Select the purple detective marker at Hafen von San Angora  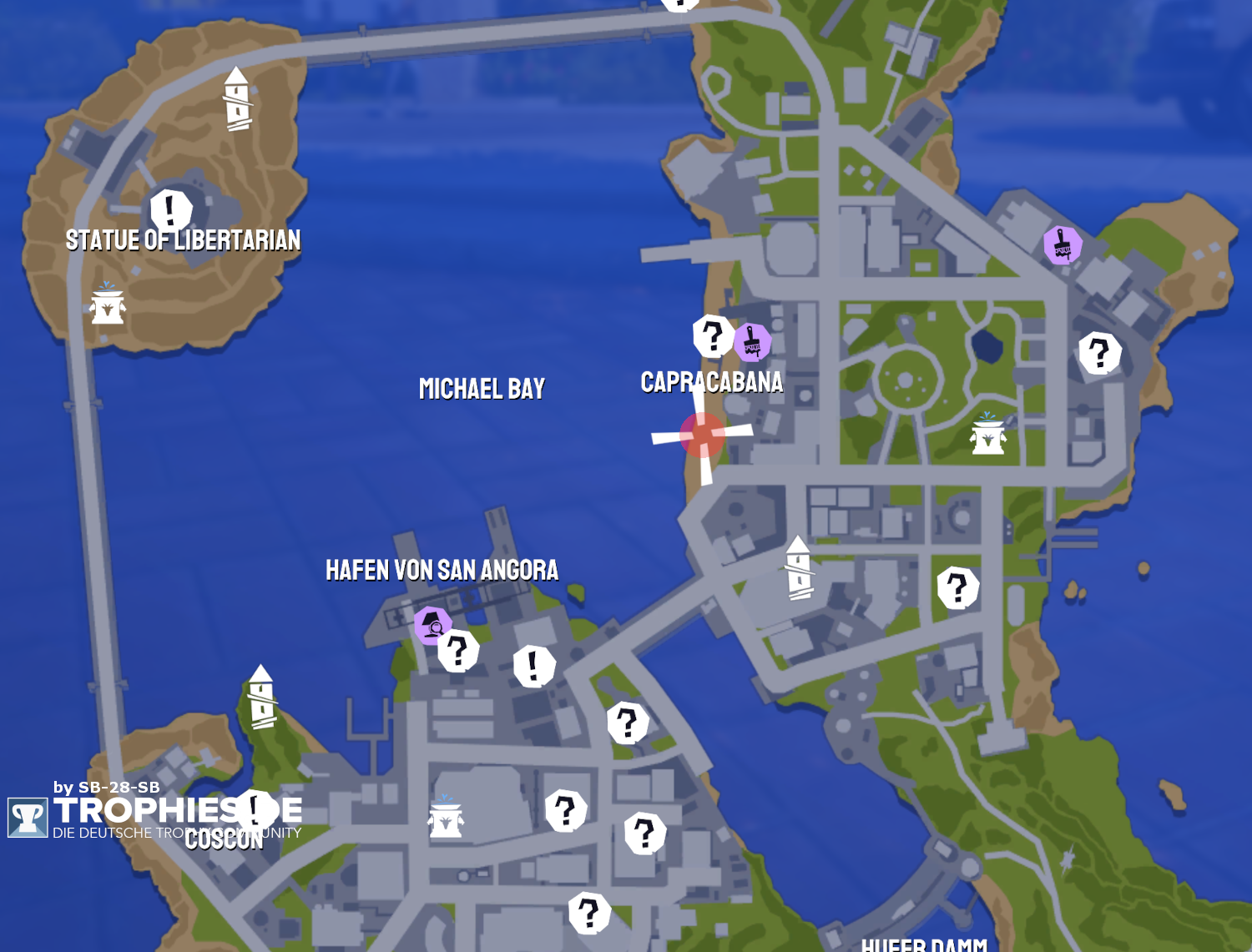coord(432,624)
